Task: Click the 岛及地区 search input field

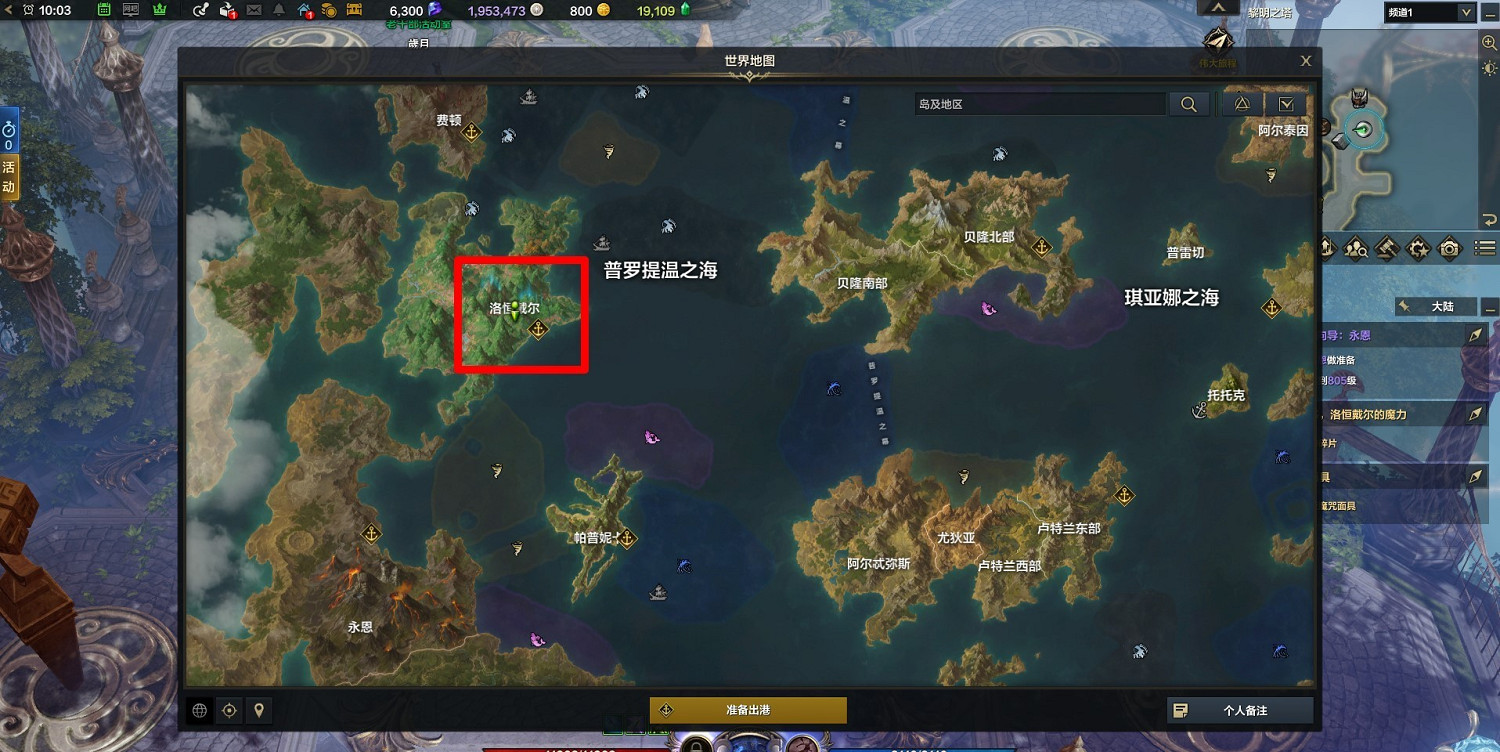Action: pyautogui.click(x=1040, y=103)
